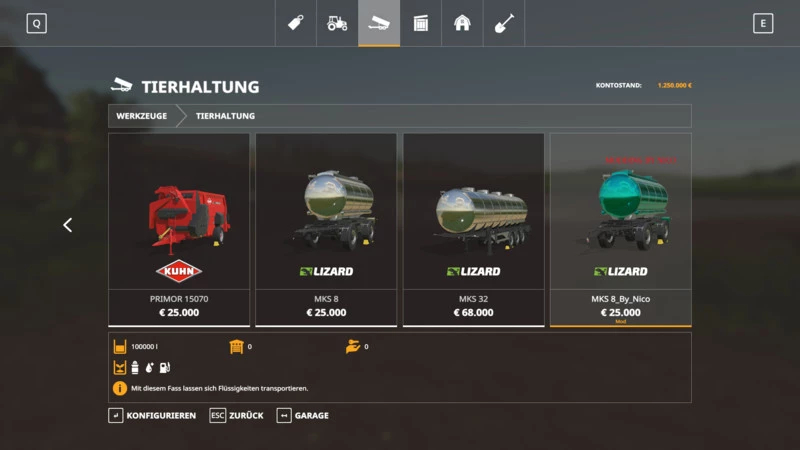
Task: Open the price tag tab
Action: coord(296,23)
